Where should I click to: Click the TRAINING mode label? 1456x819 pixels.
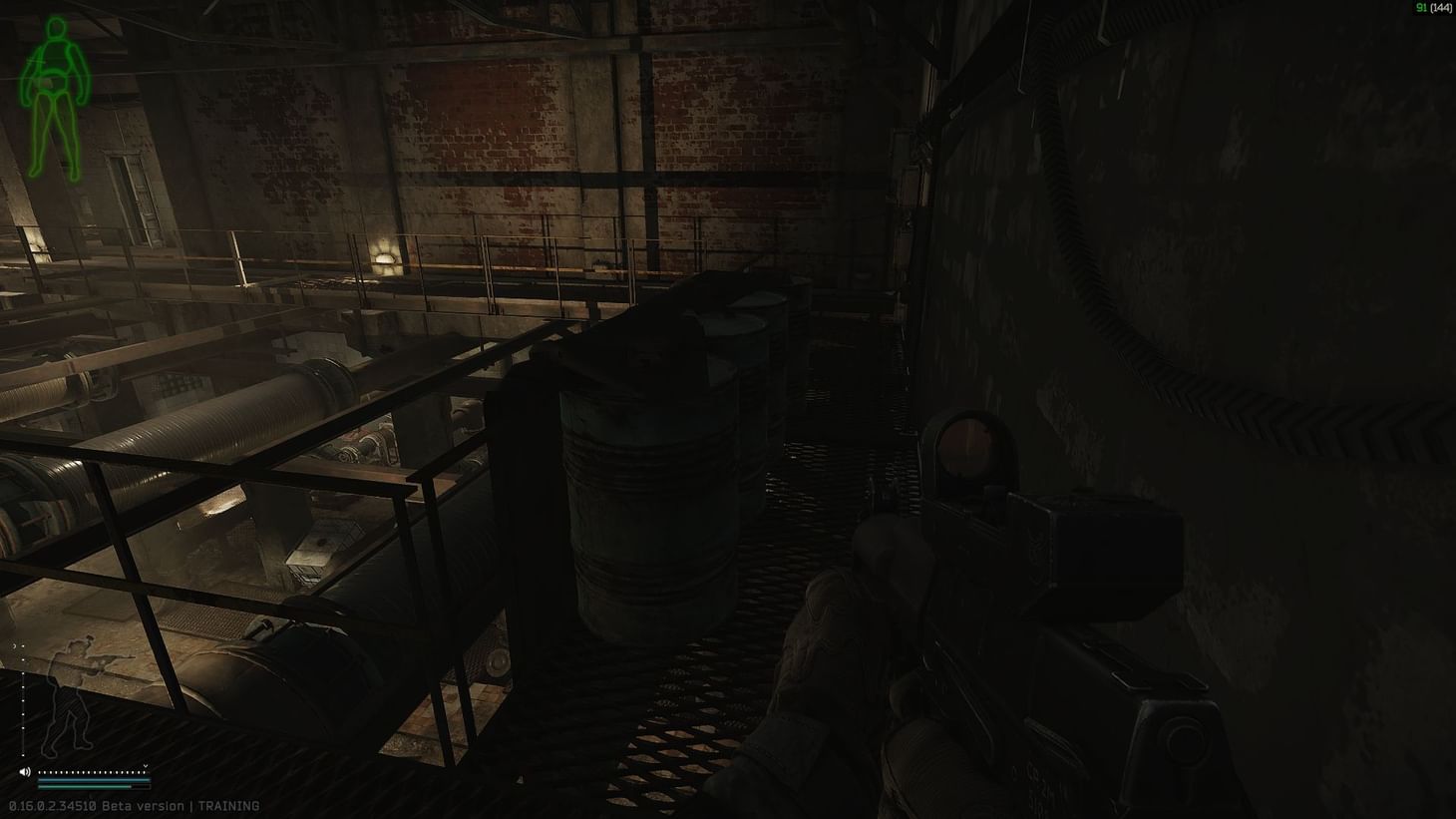(x=229, y=805)
